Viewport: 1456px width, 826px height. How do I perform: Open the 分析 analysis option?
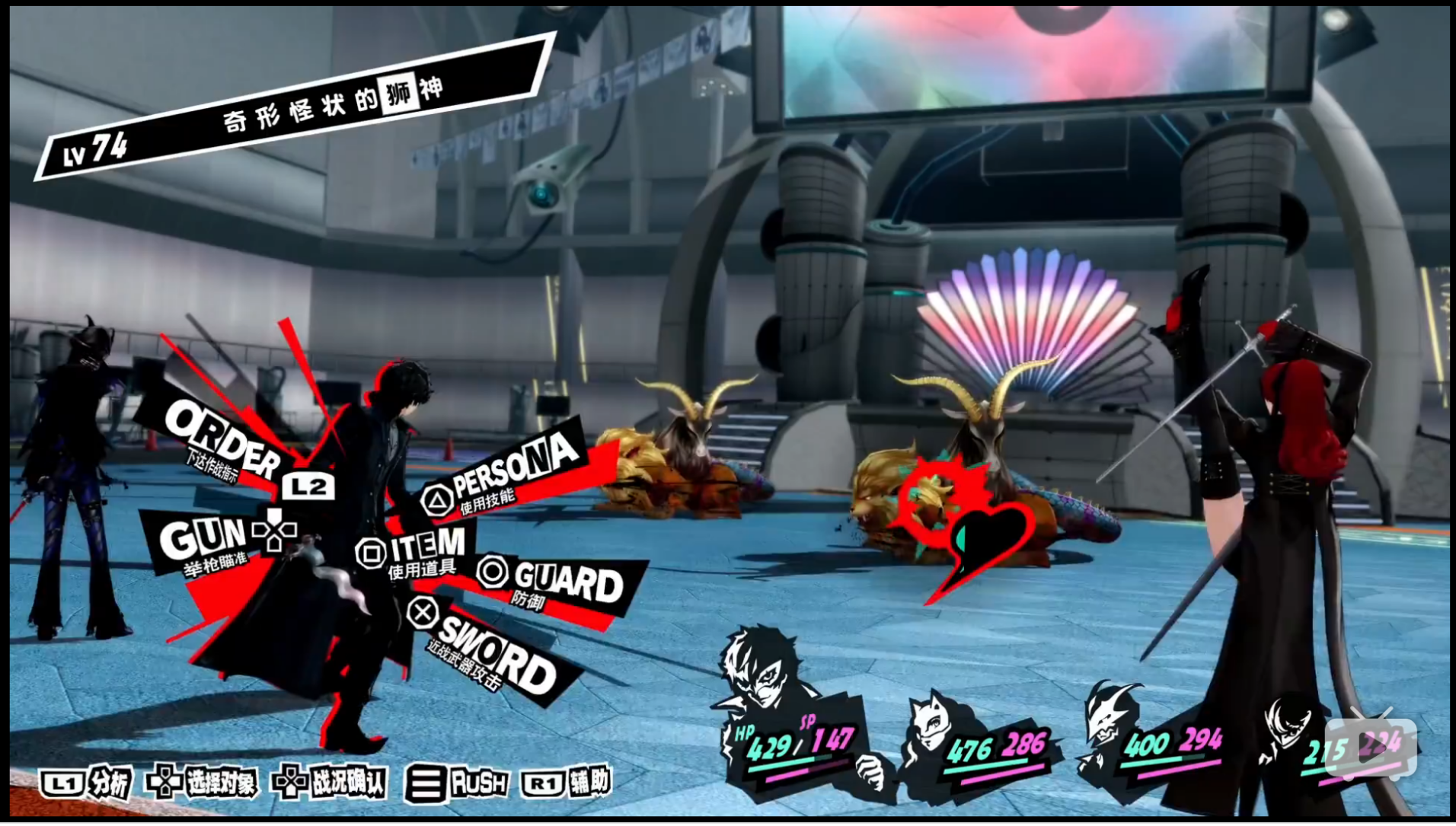pyautogui.click(x=86, y=783)
